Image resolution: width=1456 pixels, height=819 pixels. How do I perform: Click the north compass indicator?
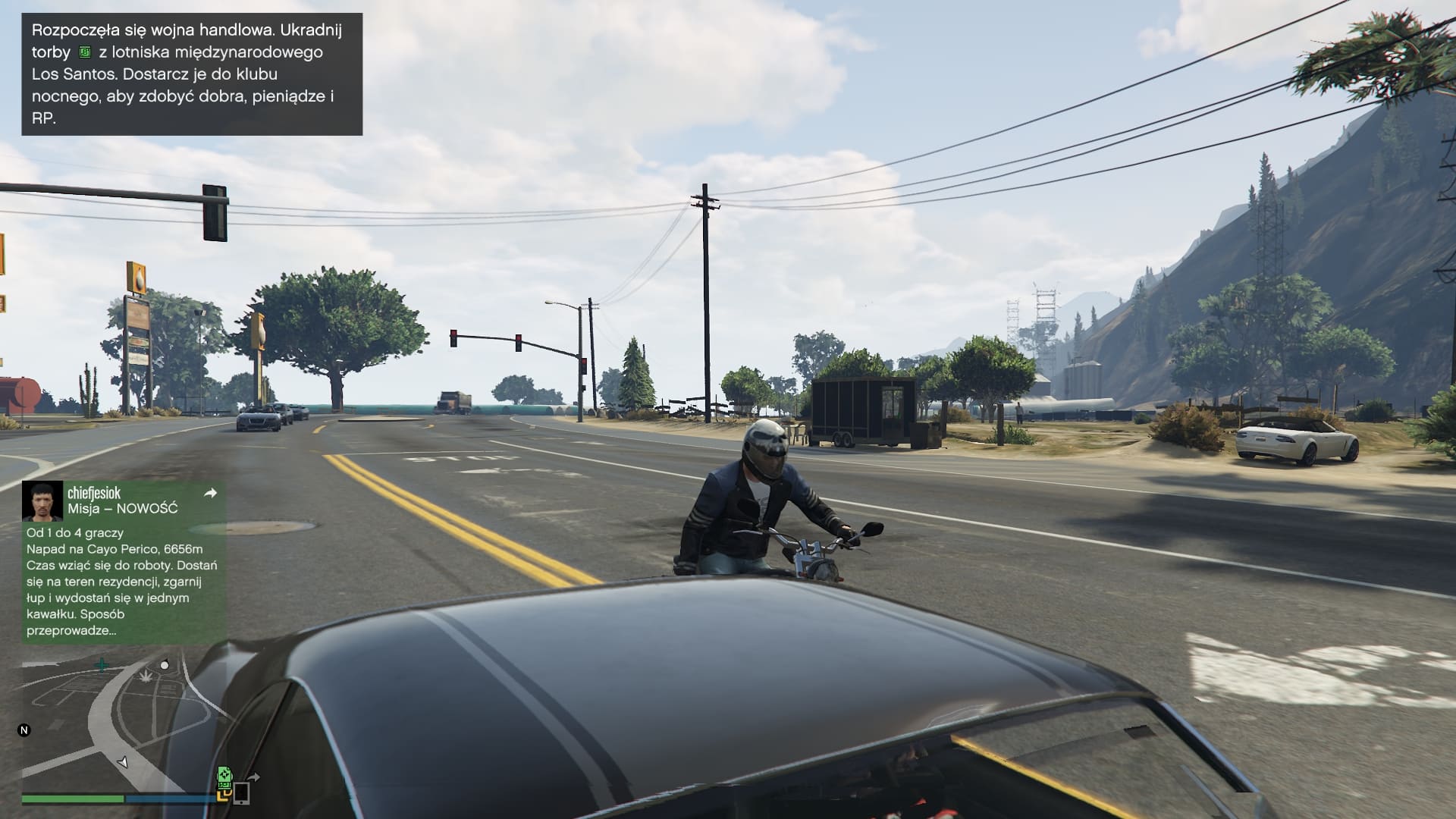tap(24, 730)
